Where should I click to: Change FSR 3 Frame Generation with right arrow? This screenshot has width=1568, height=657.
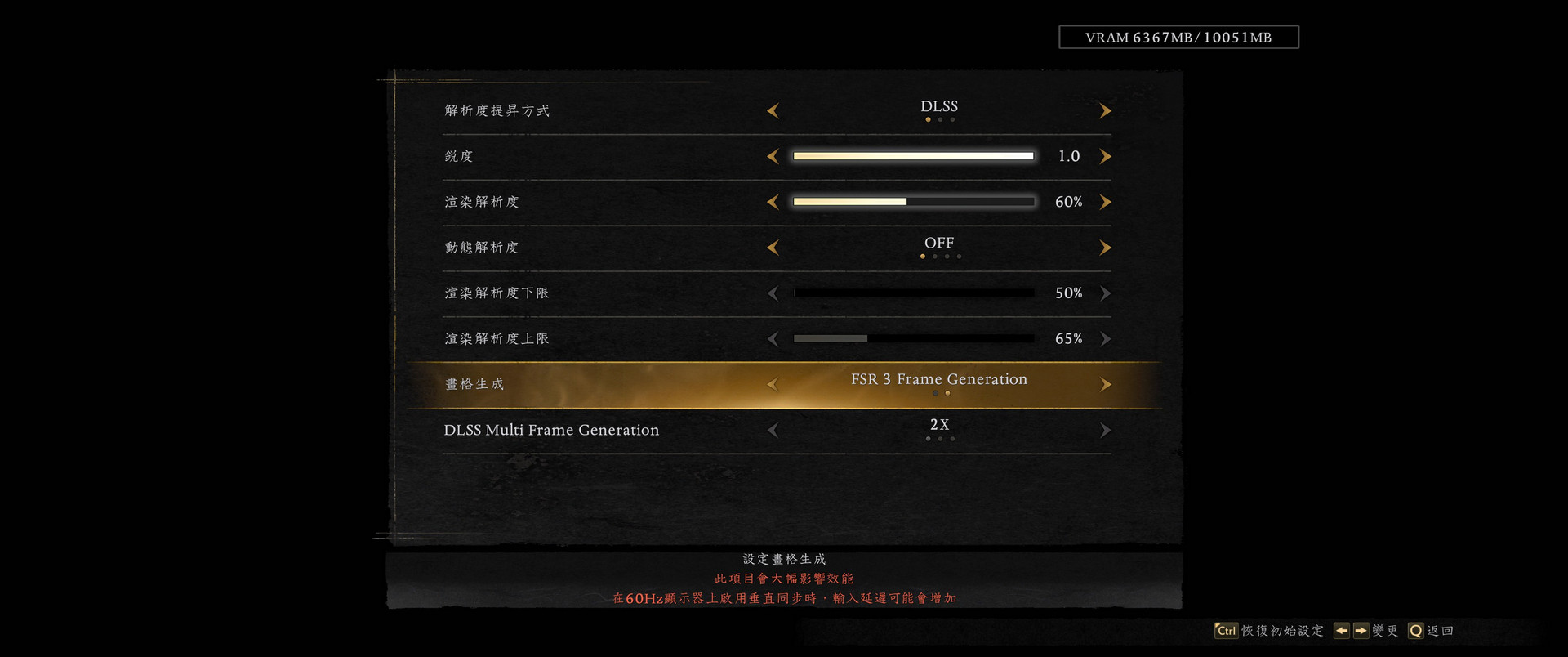click(1105, 385)
